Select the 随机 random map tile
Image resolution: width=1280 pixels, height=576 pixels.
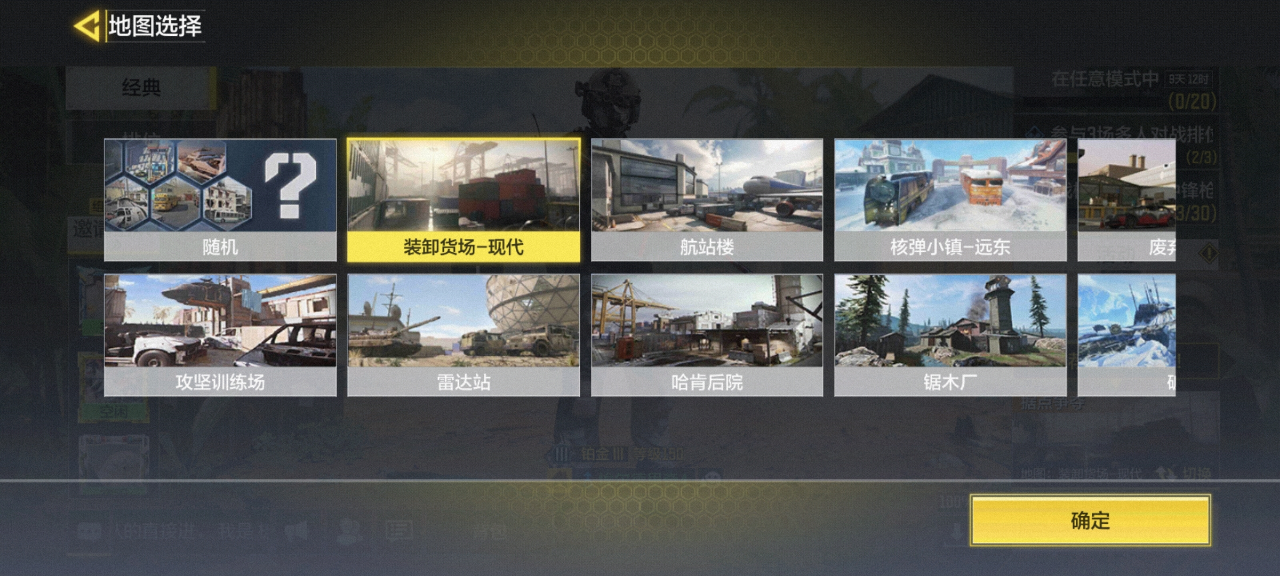click(220, 200)
